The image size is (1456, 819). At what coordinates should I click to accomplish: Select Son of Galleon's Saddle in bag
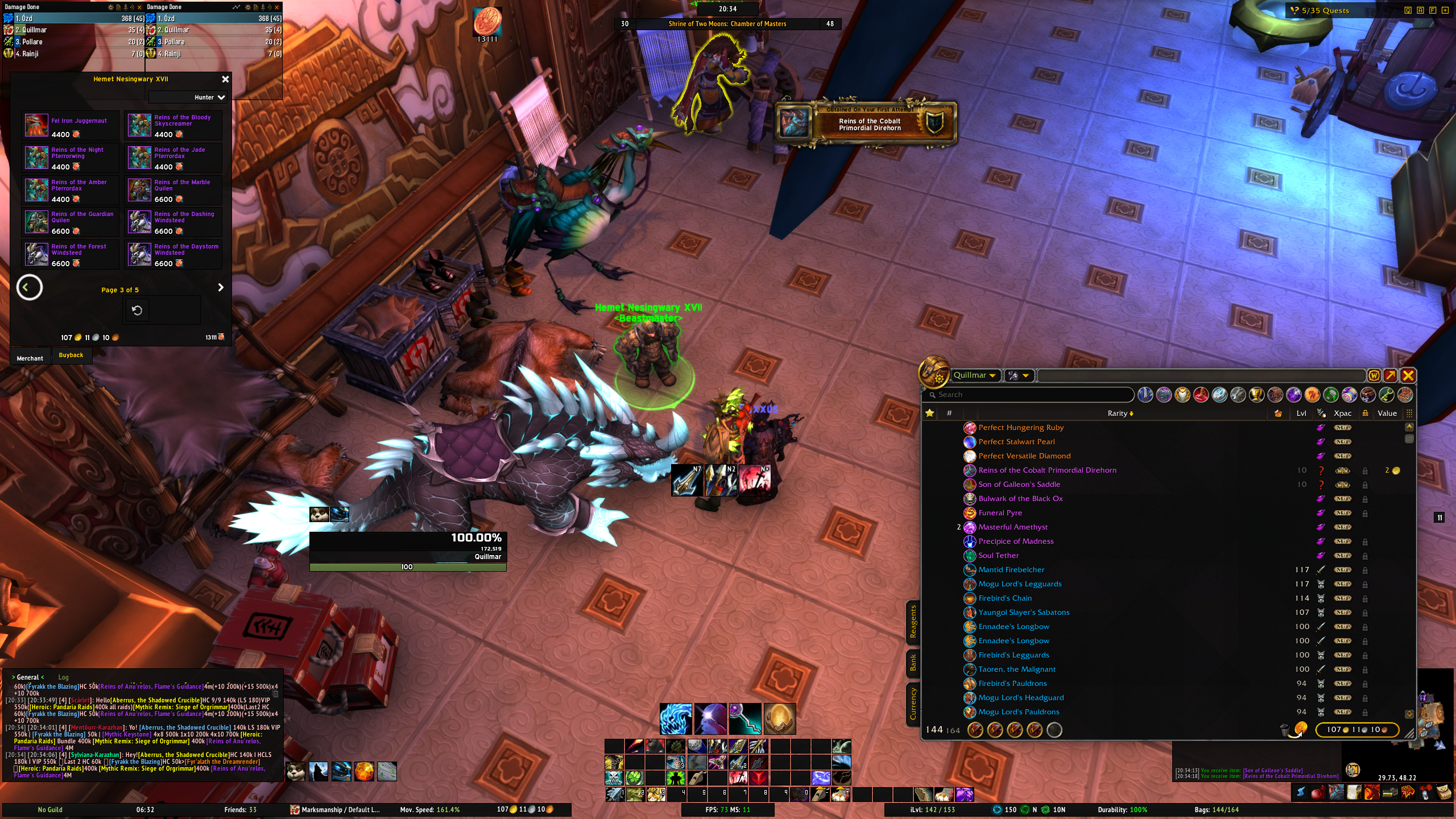click(x=1019, y=485)
